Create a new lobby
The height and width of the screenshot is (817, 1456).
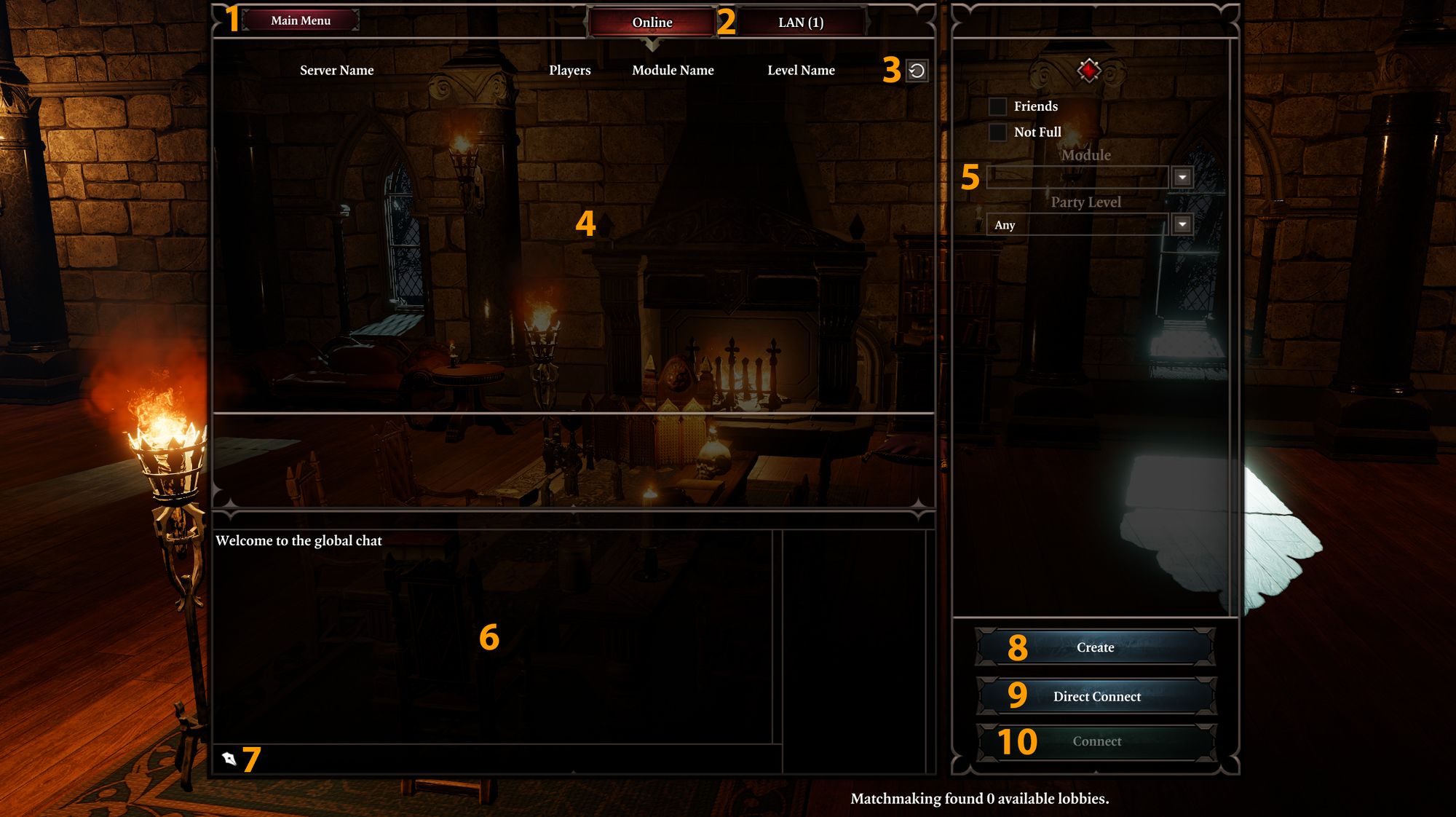[1095, 647]
